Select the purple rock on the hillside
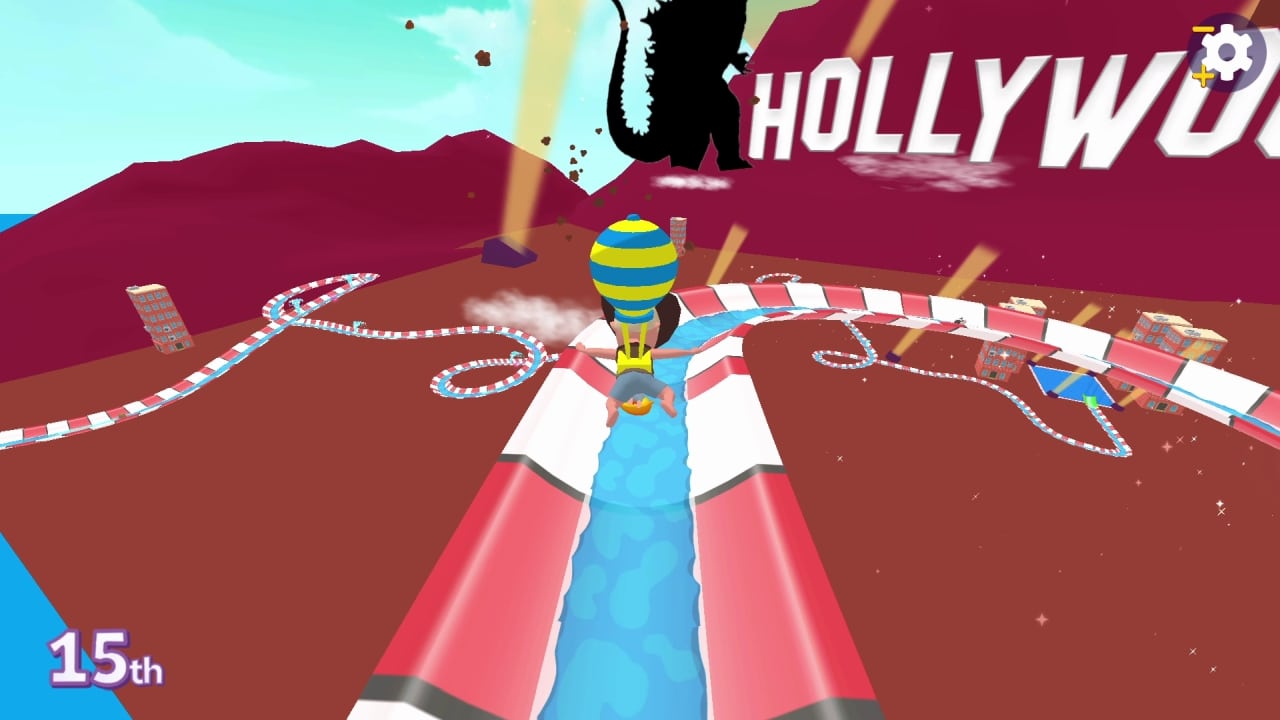 click(508, 252)
